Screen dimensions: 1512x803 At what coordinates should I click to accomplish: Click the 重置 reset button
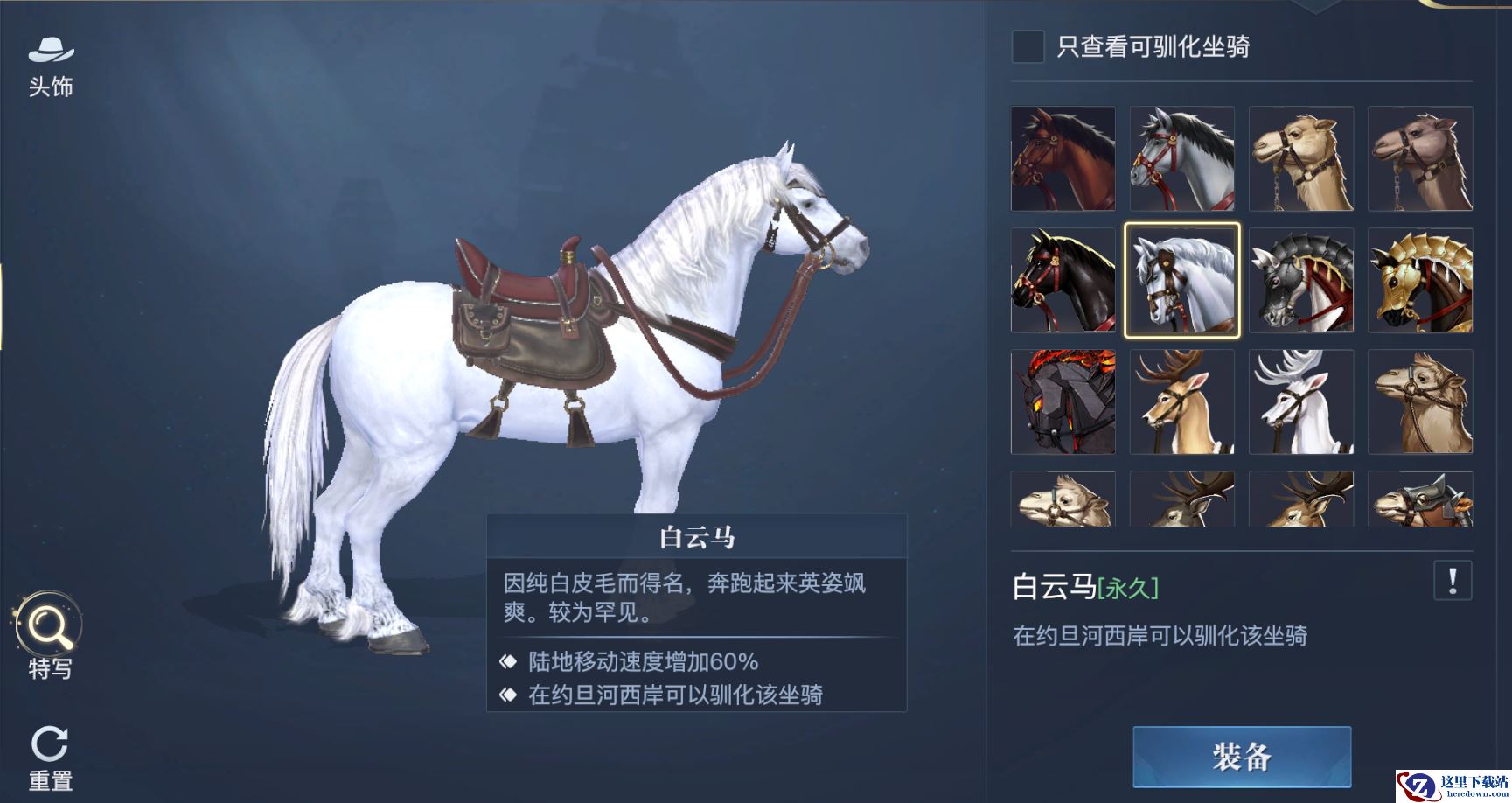50,757
